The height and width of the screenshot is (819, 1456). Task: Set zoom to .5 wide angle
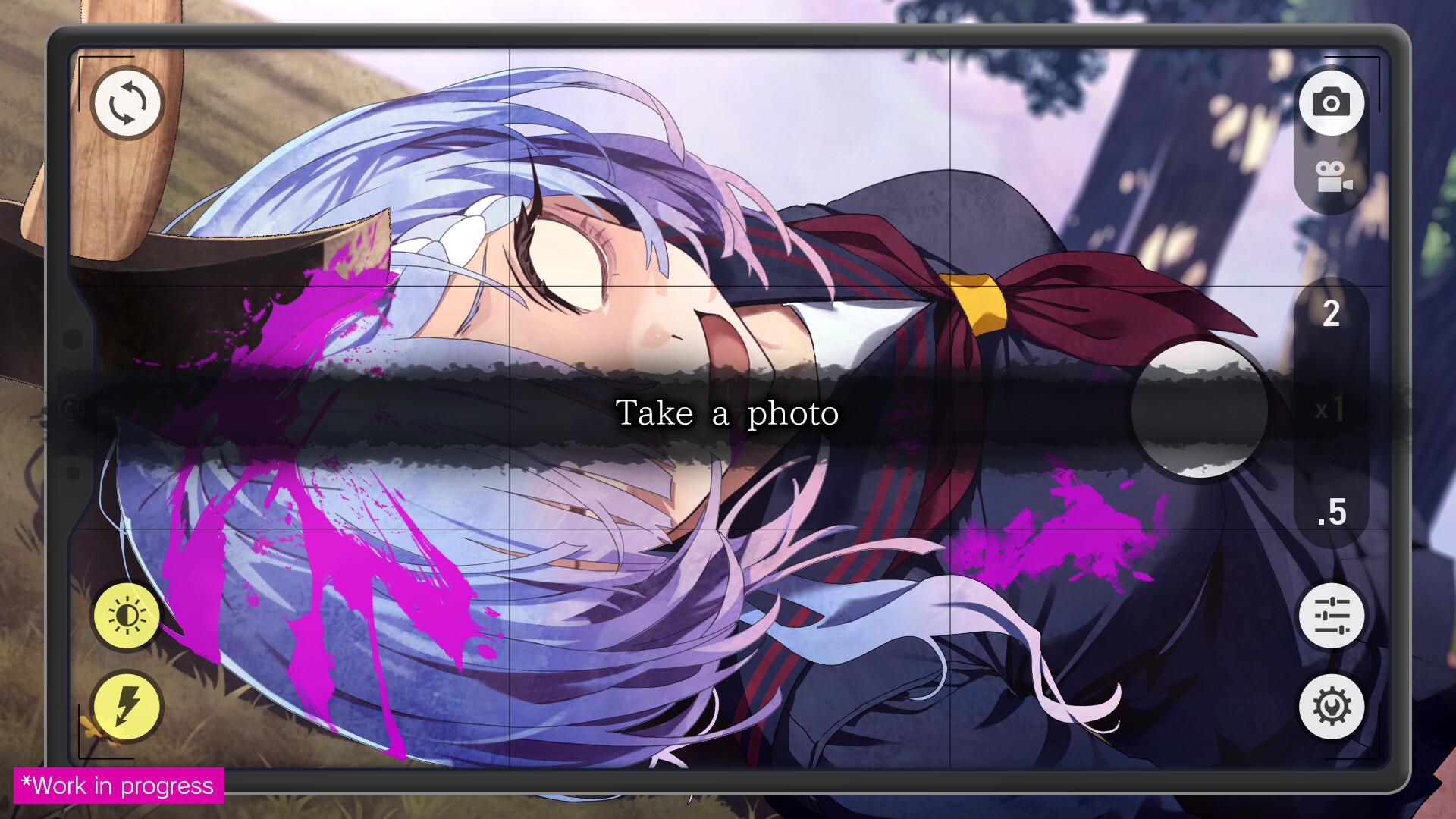click(x=1331, y=513)
